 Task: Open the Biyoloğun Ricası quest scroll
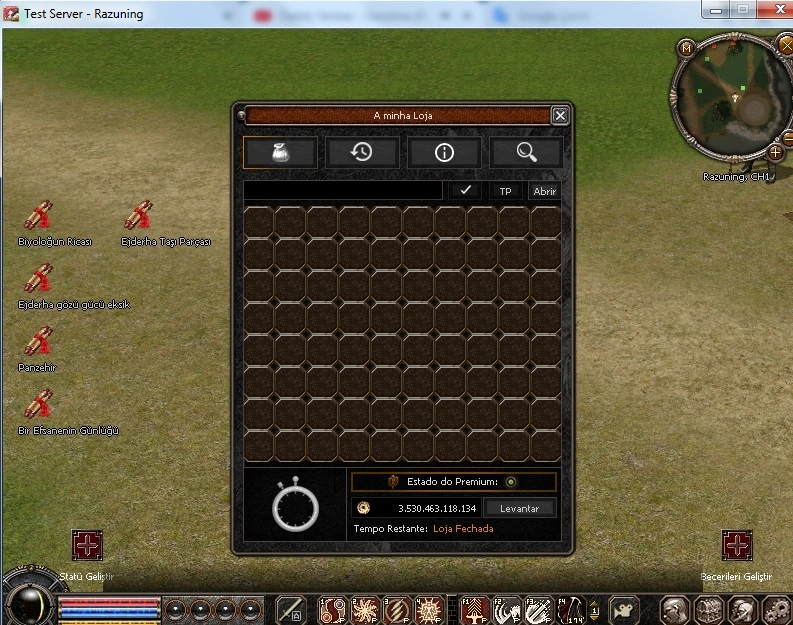tap(39, 216)
